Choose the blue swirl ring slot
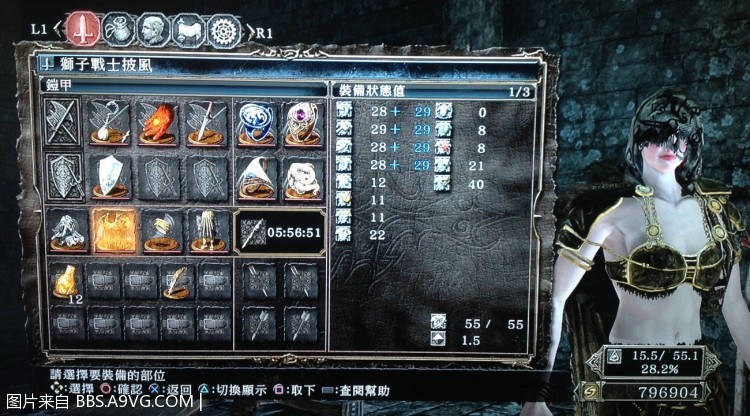Screen dimensions: 750x416 click(255, 123)
